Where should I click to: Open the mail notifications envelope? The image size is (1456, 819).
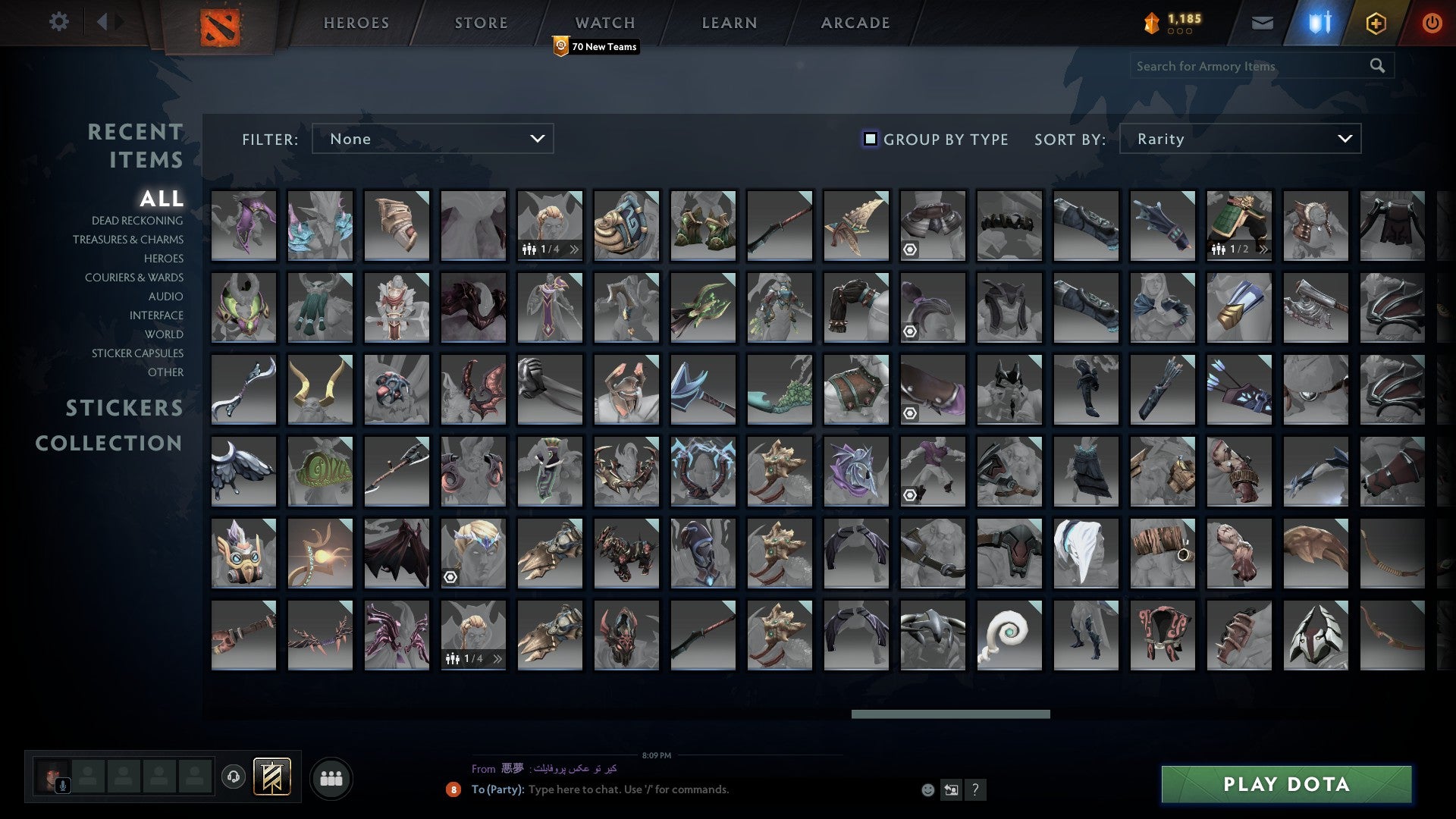point(1262,22)
